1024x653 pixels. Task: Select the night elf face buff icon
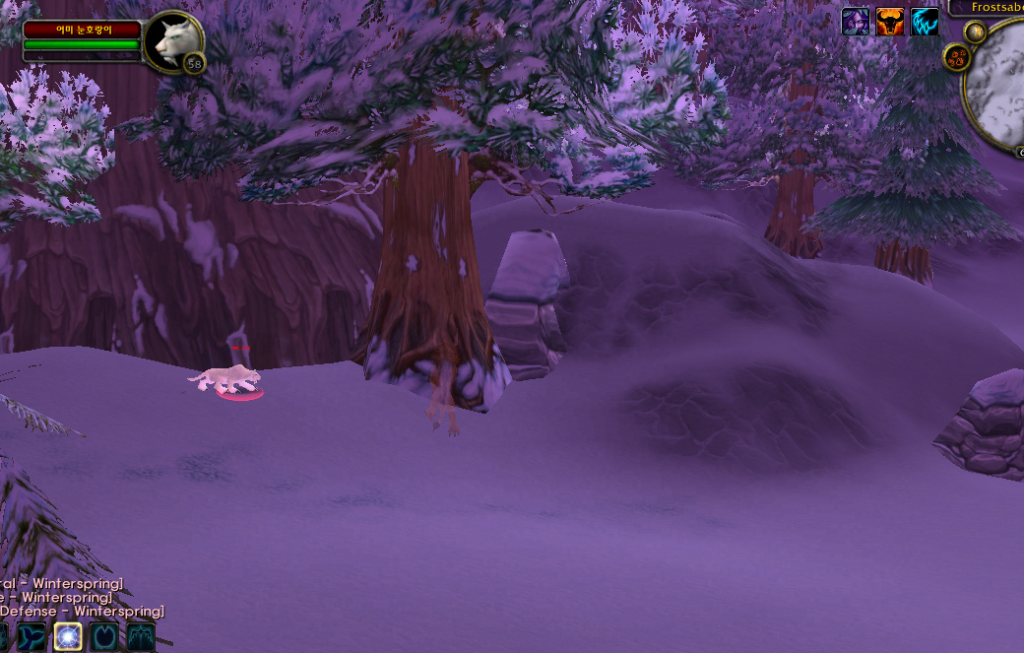855,21
